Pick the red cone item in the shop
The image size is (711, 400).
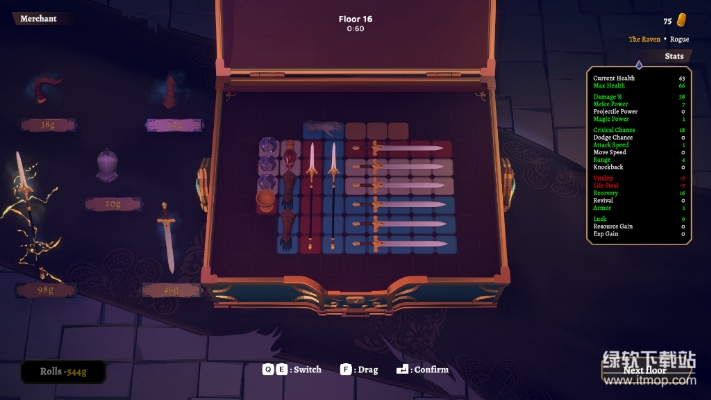(x=172, y=92)
